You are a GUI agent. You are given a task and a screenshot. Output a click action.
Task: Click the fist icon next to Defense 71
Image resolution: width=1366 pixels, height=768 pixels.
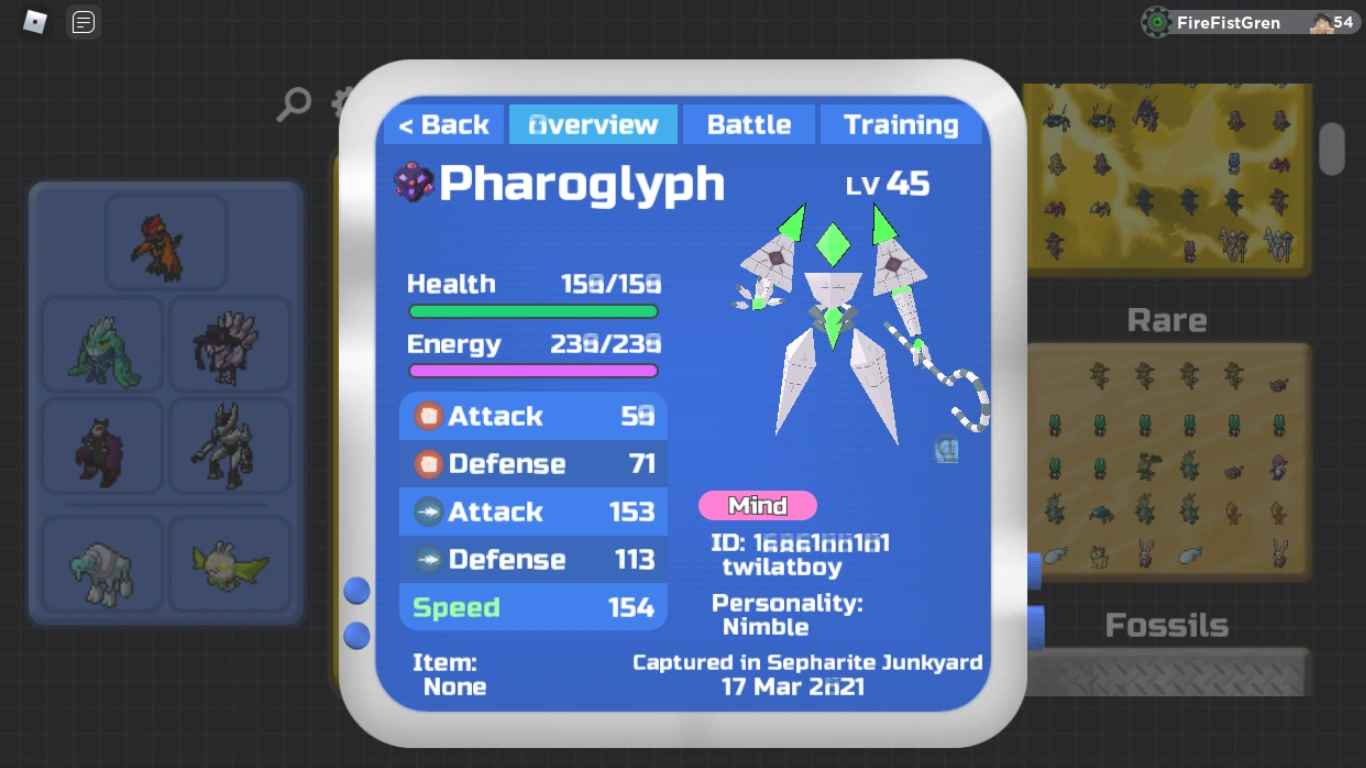[x=428, y=464]
